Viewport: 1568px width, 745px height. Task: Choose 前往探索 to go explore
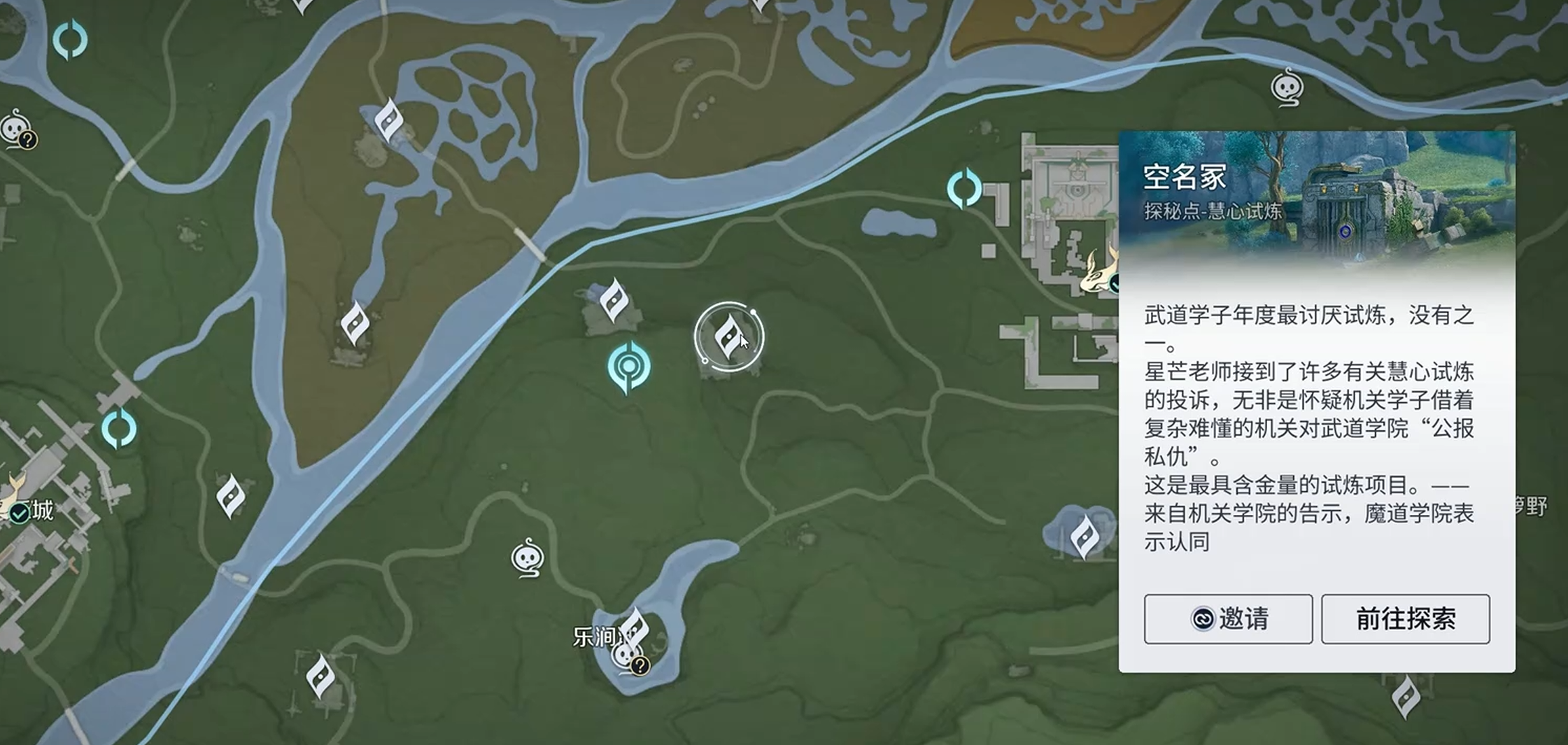pyautogui.click(x=1405, y=619)
